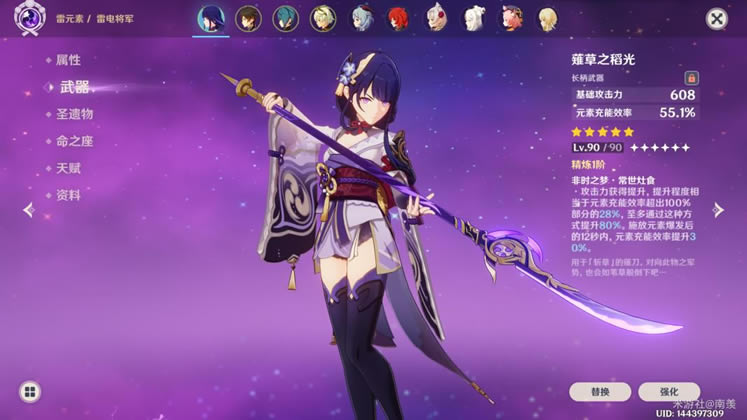Go to previous character with left arrow
The width and height of the screenshot is (747, 420).
click(28, 210)
